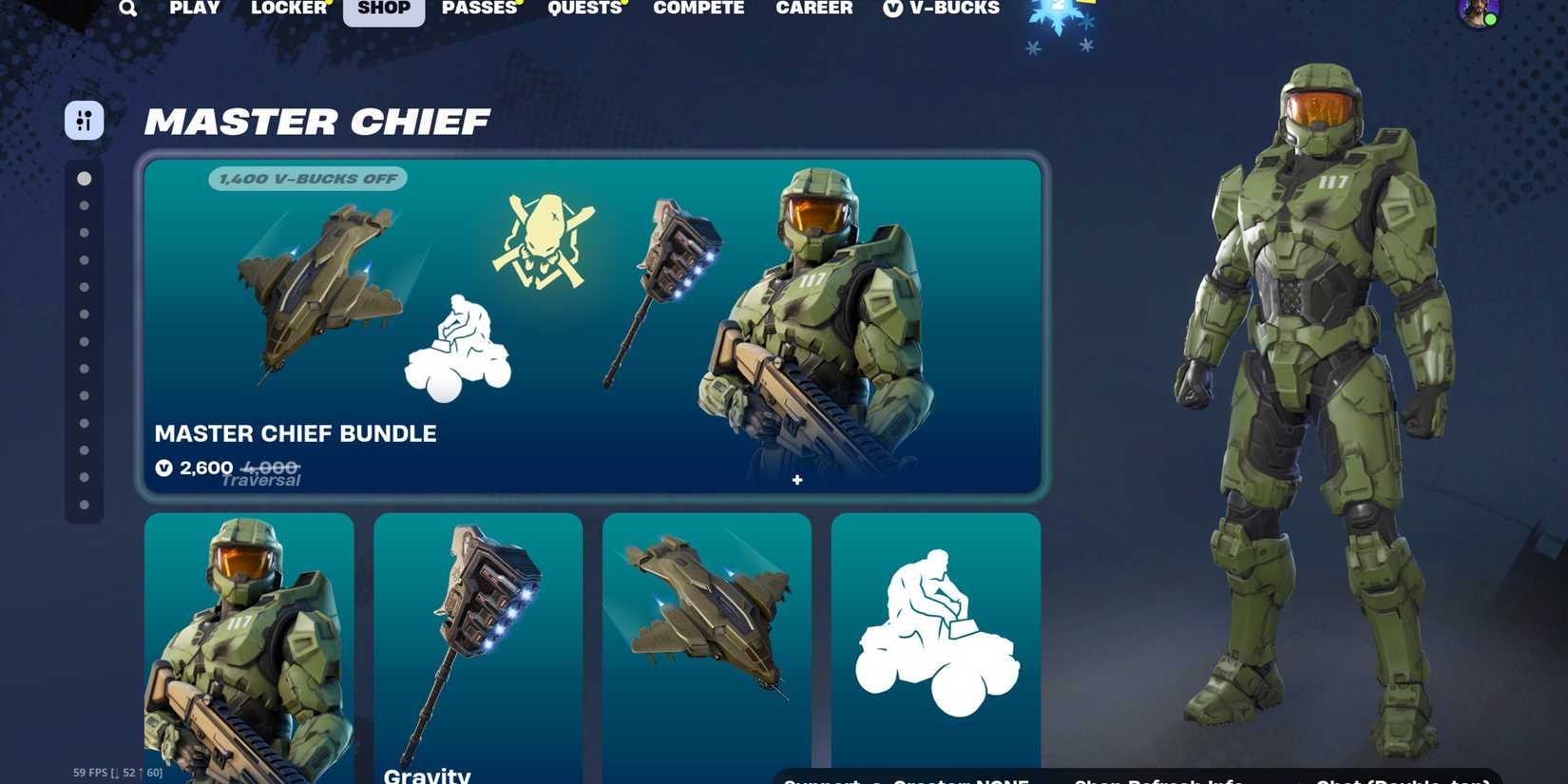Click the V-Bucks icon in the nav bar
The height and width of the screenshot is (784, 1568).
(x=891, y=10)
